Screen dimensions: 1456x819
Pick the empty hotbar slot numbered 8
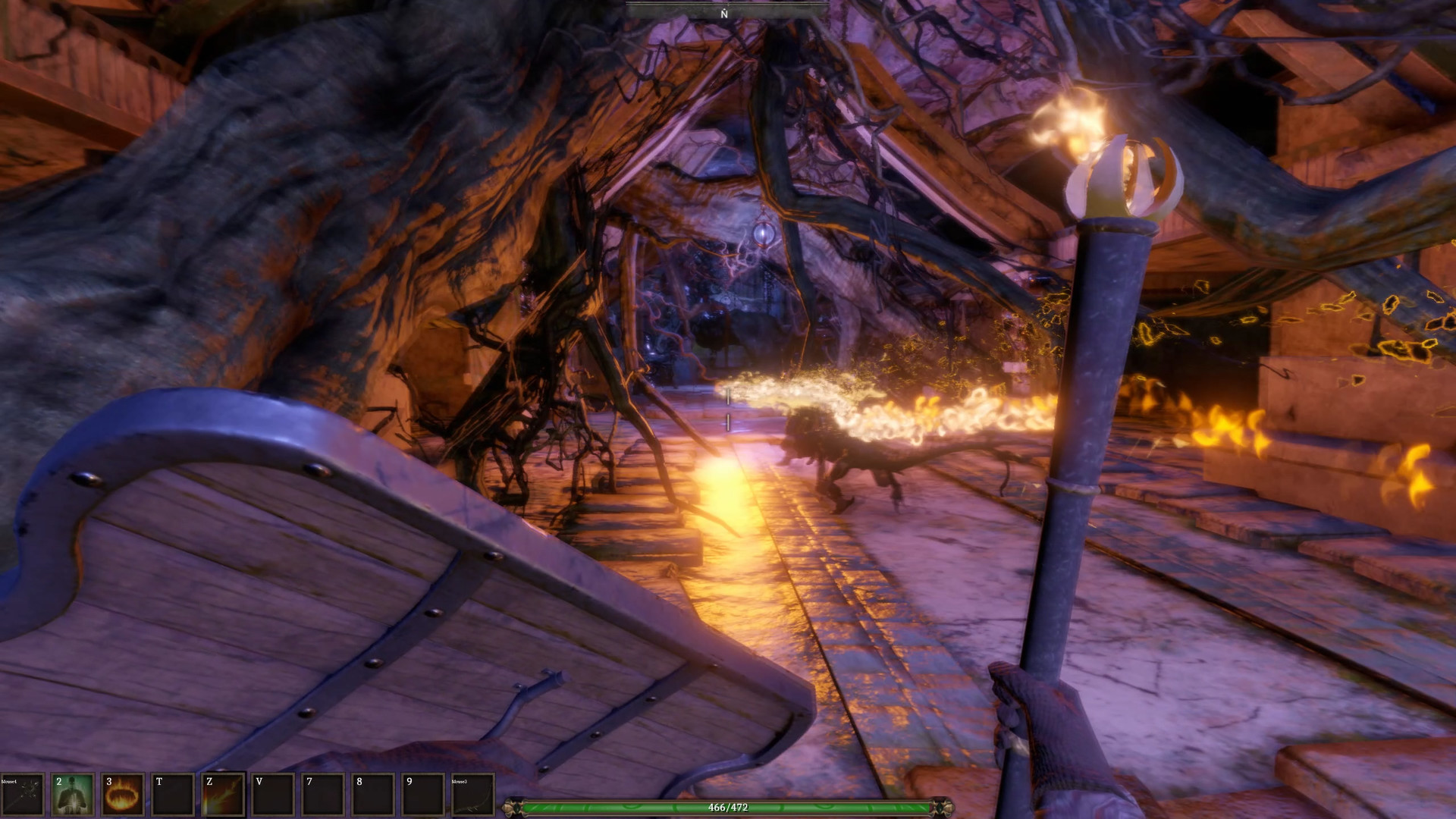373,795
